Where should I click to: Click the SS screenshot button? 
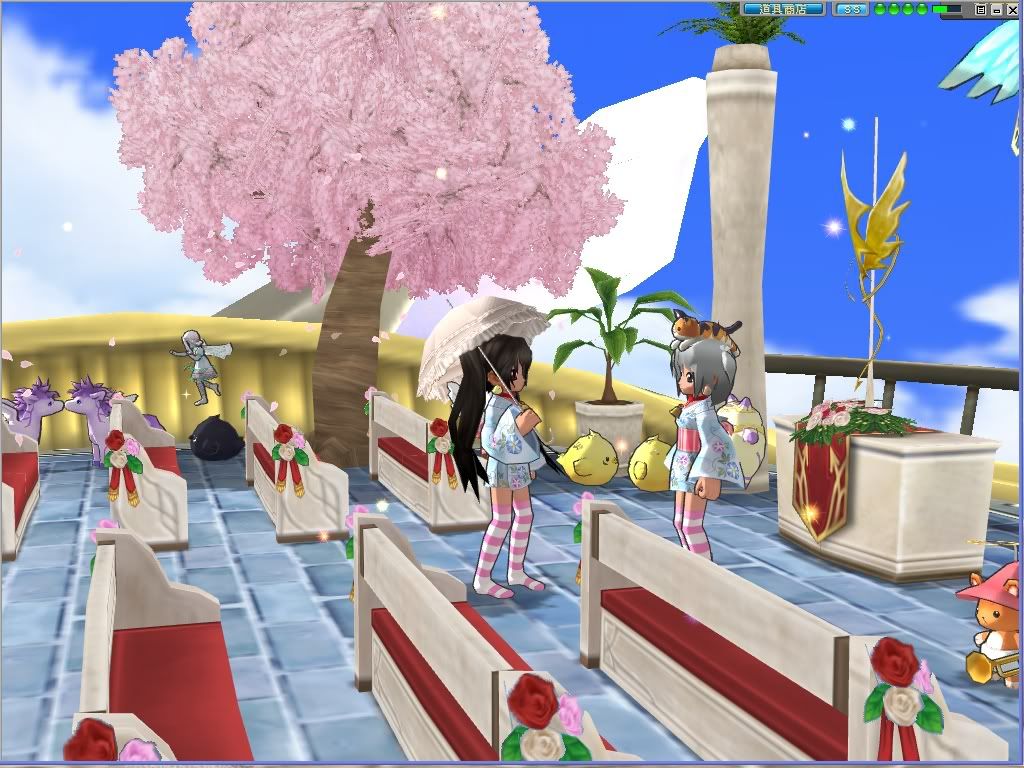click(x=851, y=9)
